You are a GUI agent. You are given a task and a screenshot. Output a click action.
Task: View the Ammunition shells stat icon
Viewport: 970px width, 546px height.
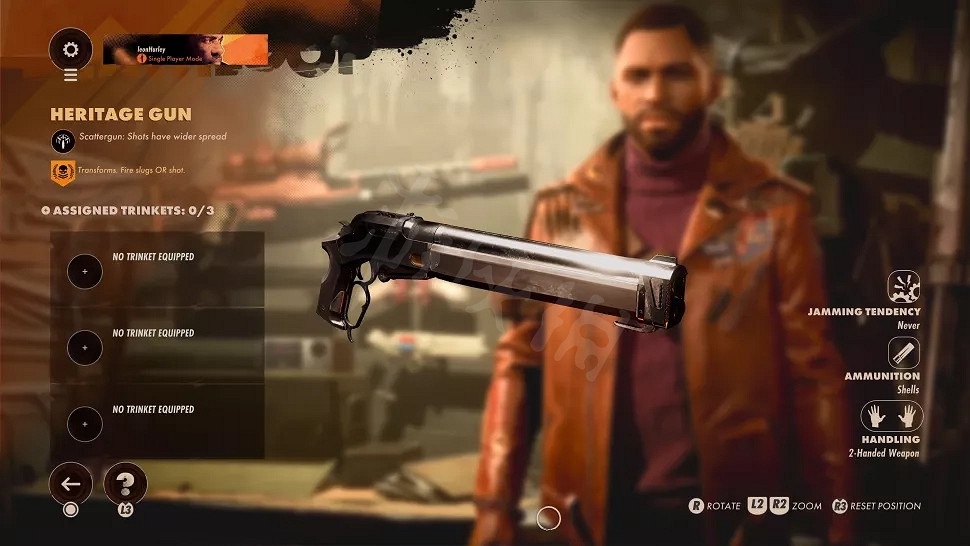[x=904, y=352]
